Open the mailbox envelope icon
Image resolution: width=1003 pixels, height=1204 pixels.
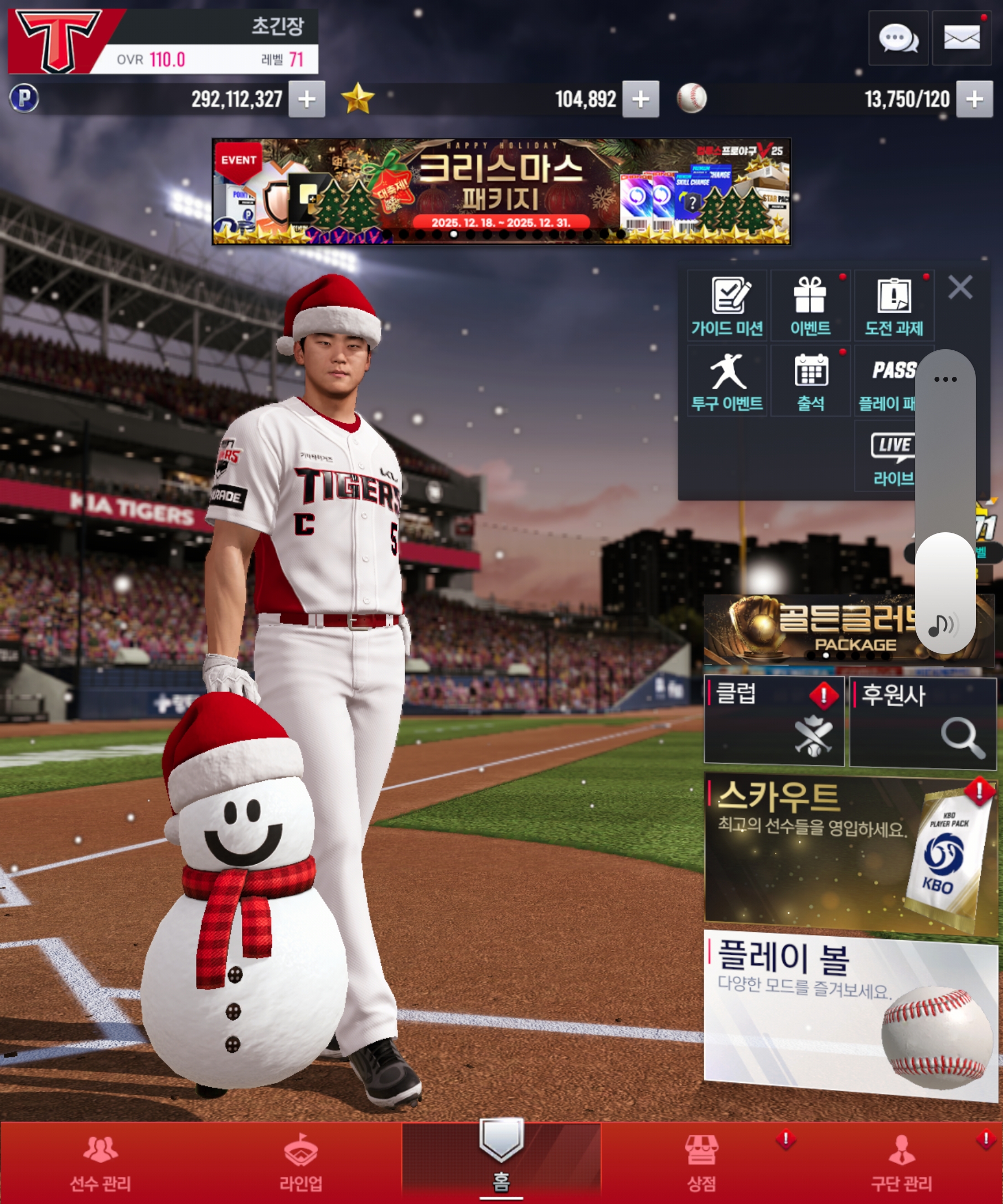pyautogui.click(x=961, y=38)
